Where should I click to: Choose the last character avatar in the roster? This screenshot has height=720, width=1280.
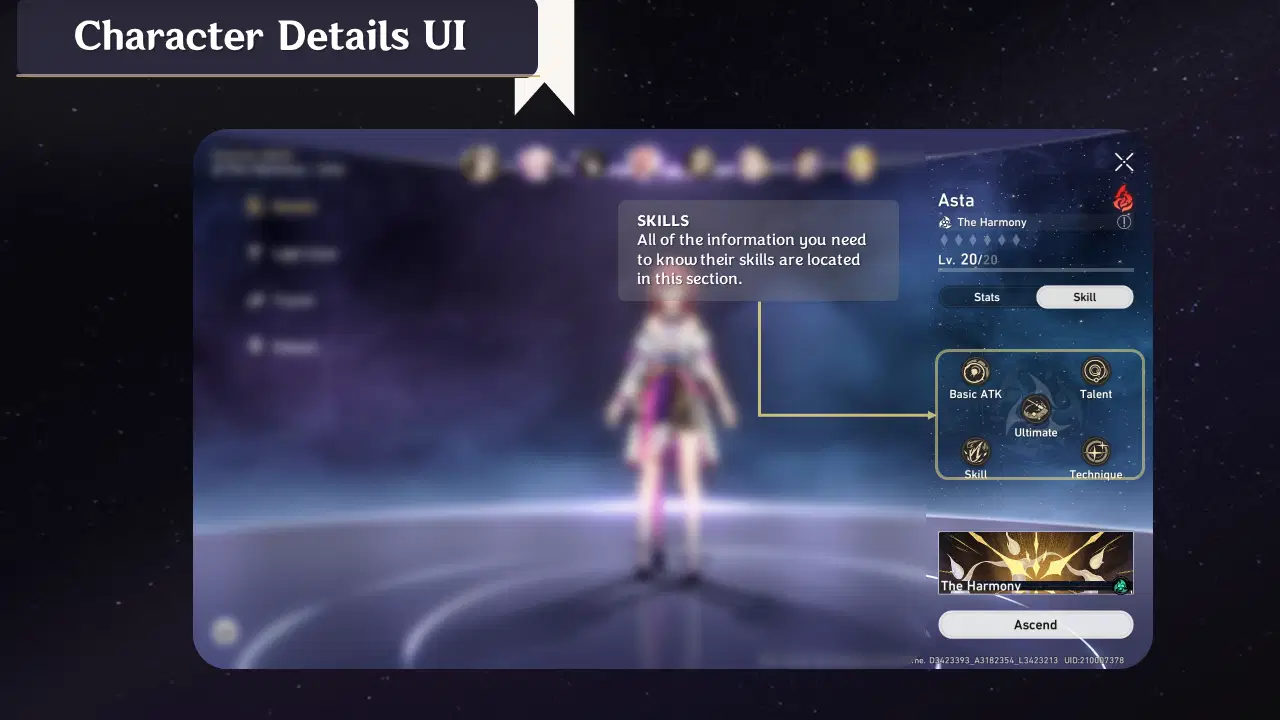point(861,163)
